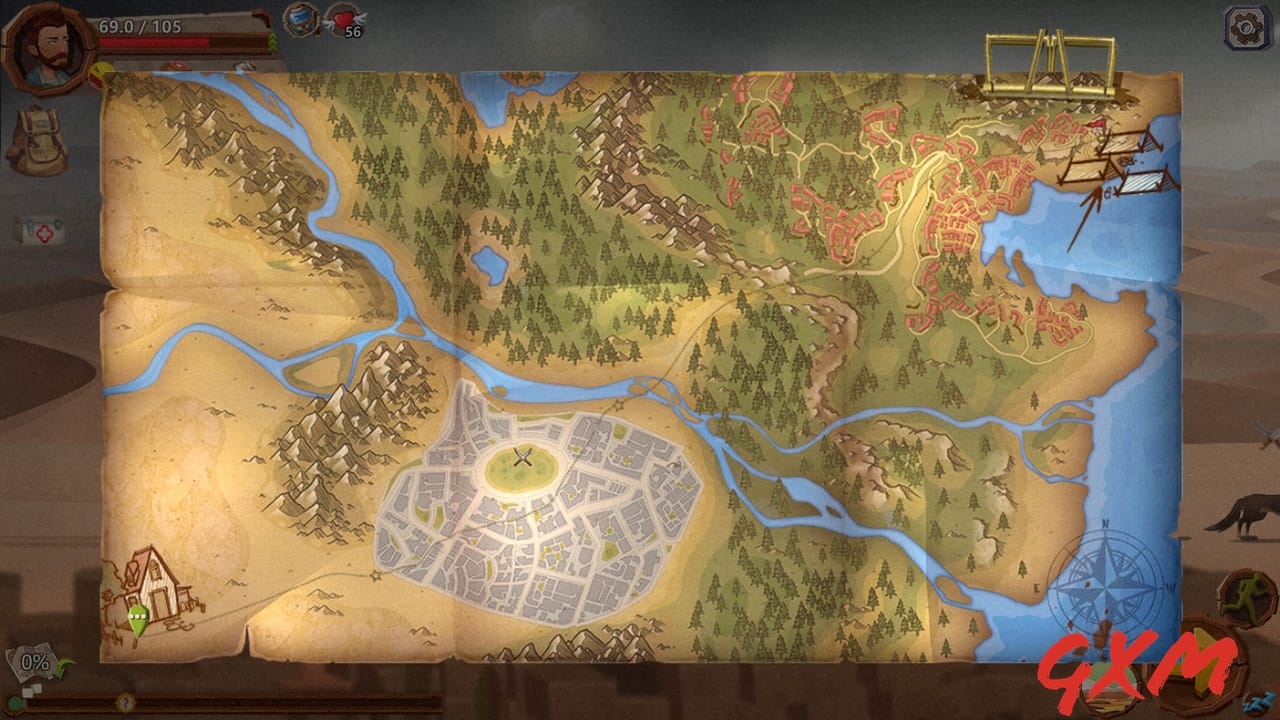The width and height of the screenshot is (1280, 720).
Task: Click the green upgrade chevrons by the health bar
Action: coord(272,41)
